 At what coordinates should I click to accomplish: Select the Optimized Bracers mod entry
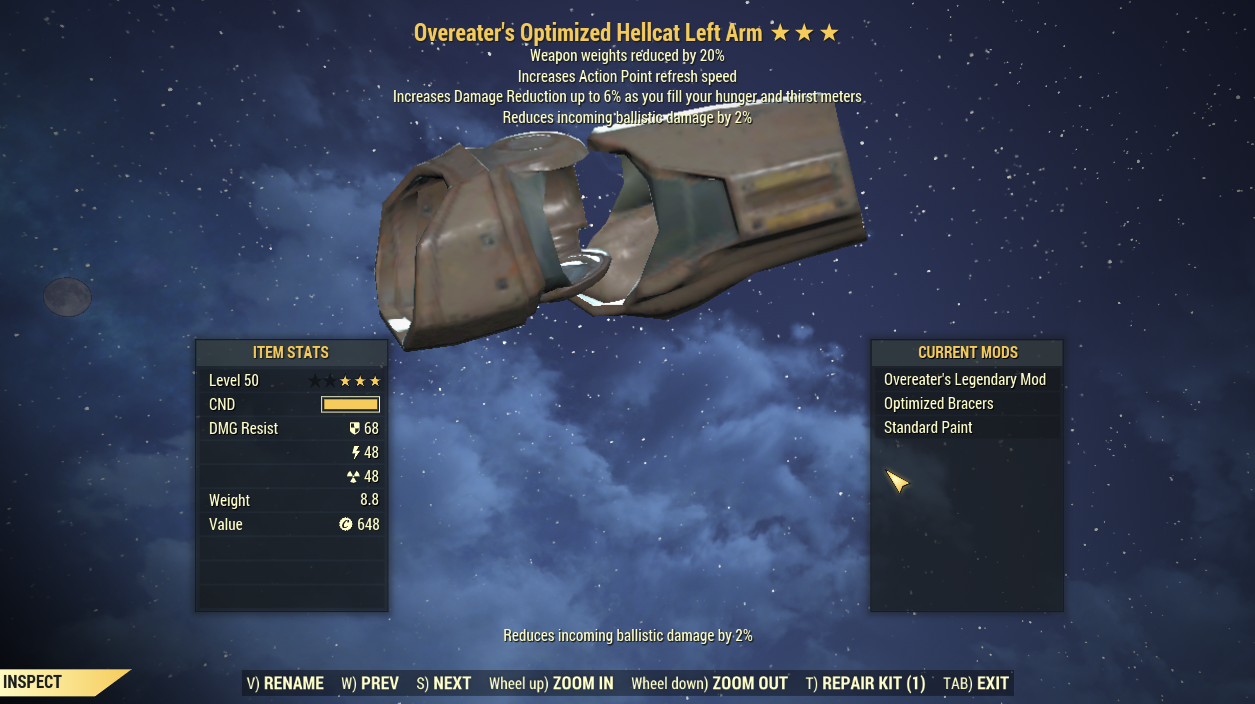pos(938,404)
